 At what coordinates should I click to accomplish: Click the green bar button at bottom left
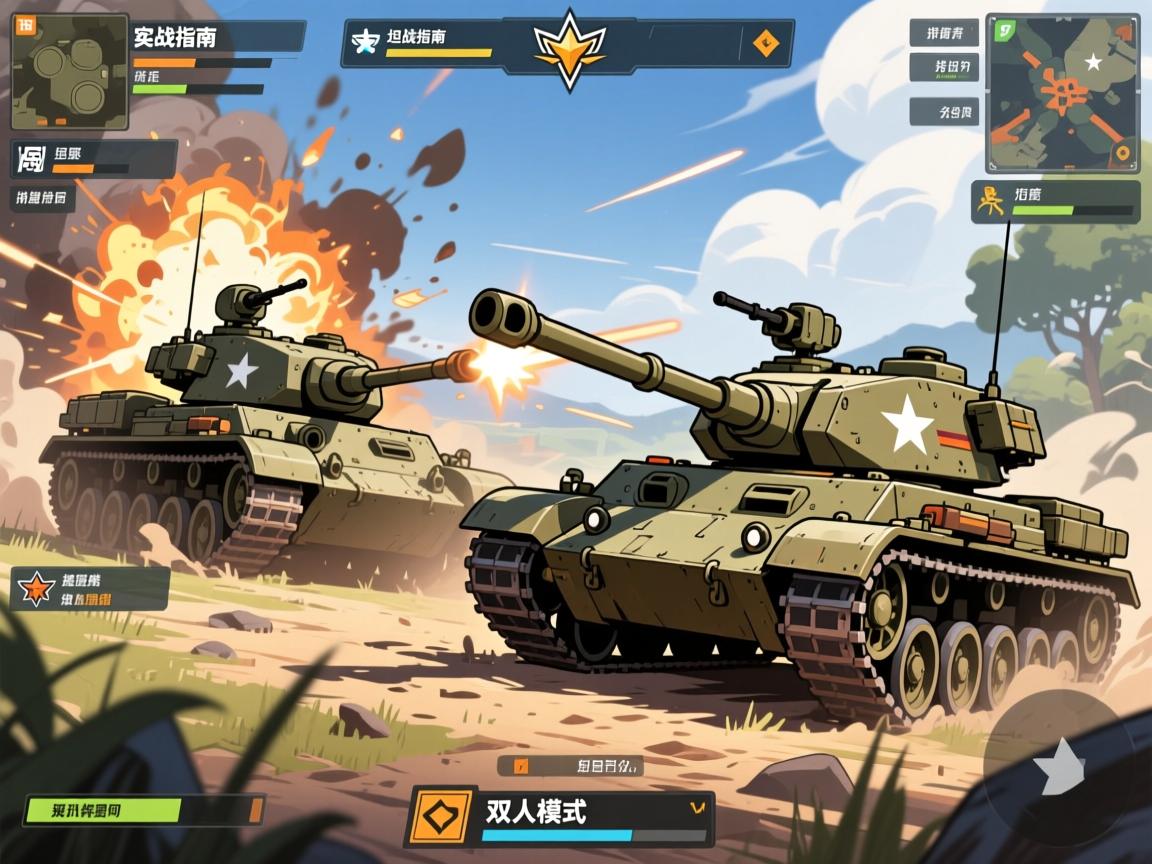(x=103, y=810)
